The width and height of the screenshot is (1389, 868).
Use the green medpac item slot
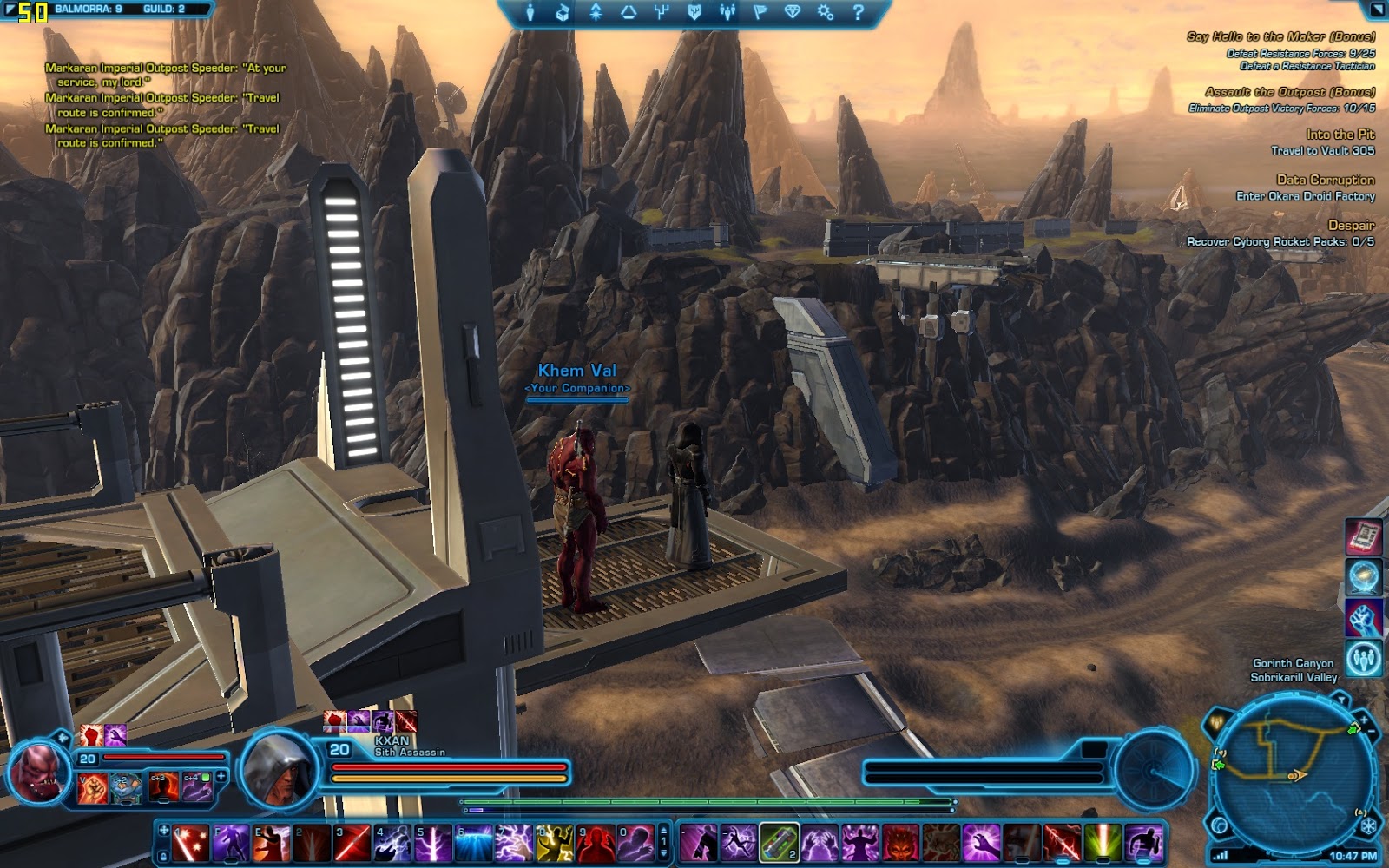tap(779, 843)
